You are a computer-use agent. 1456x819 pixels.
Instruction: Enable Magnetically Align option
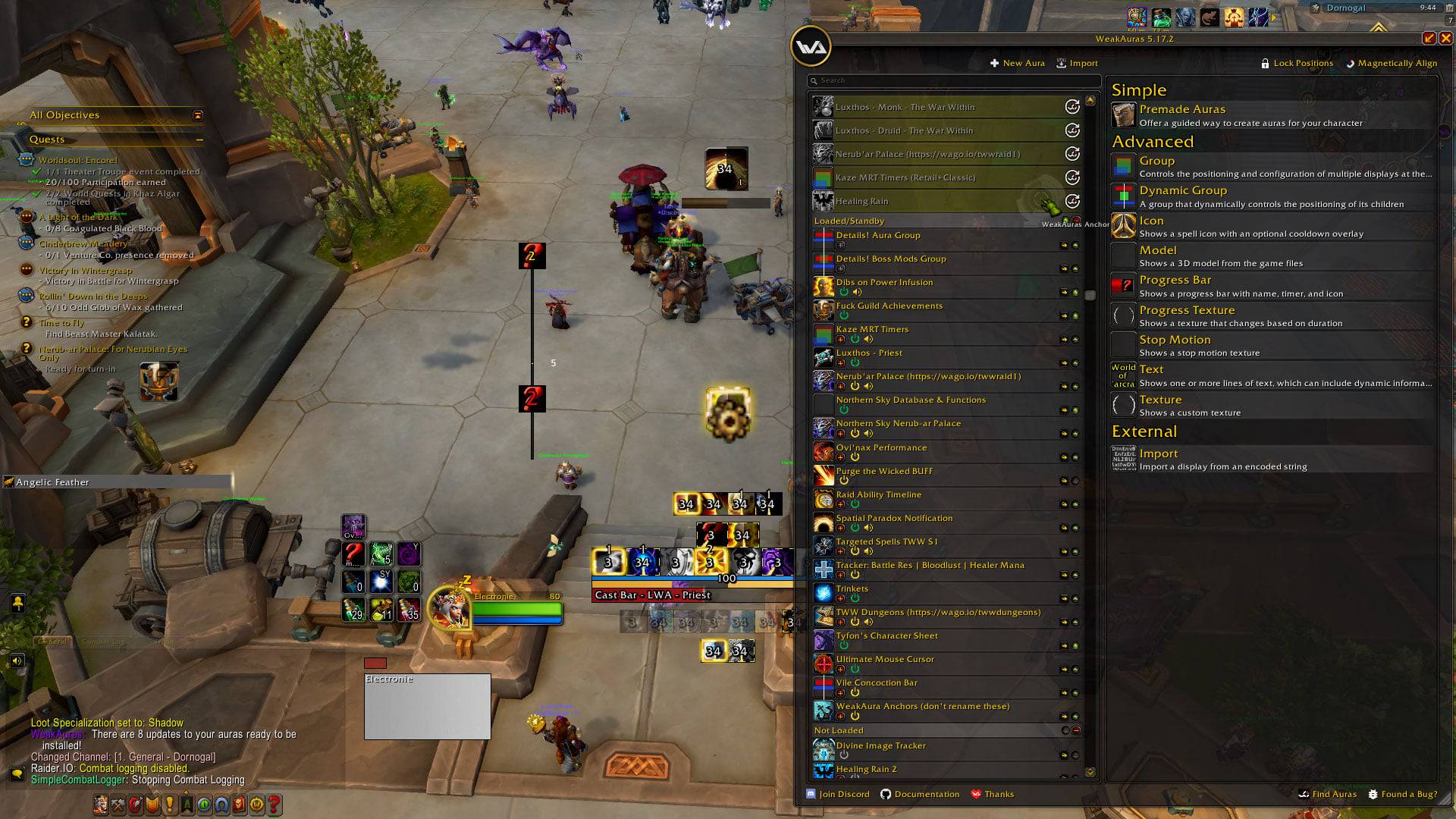[x=1391, y=64]
